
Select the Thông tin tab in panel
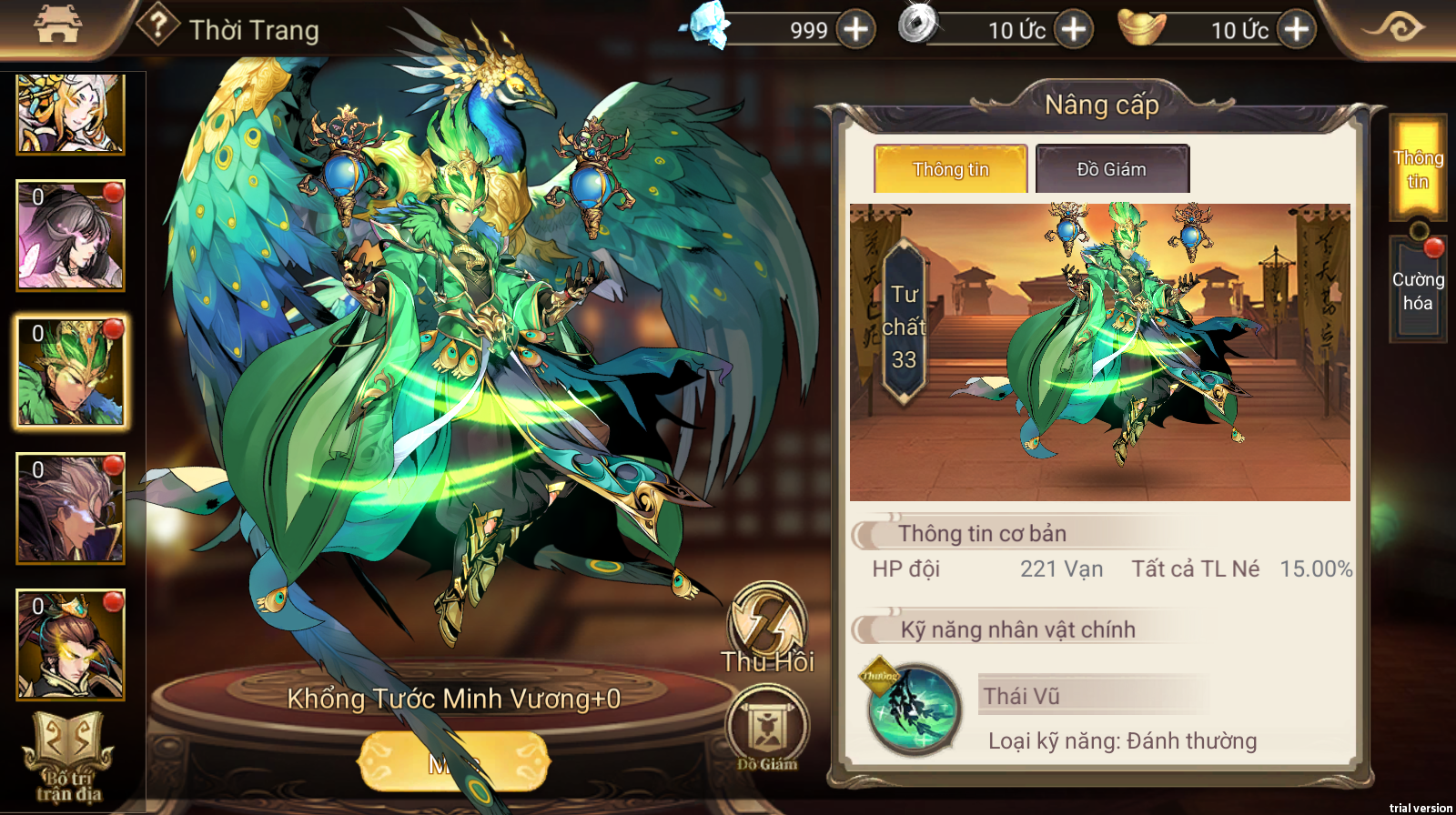tap(950, 169)
